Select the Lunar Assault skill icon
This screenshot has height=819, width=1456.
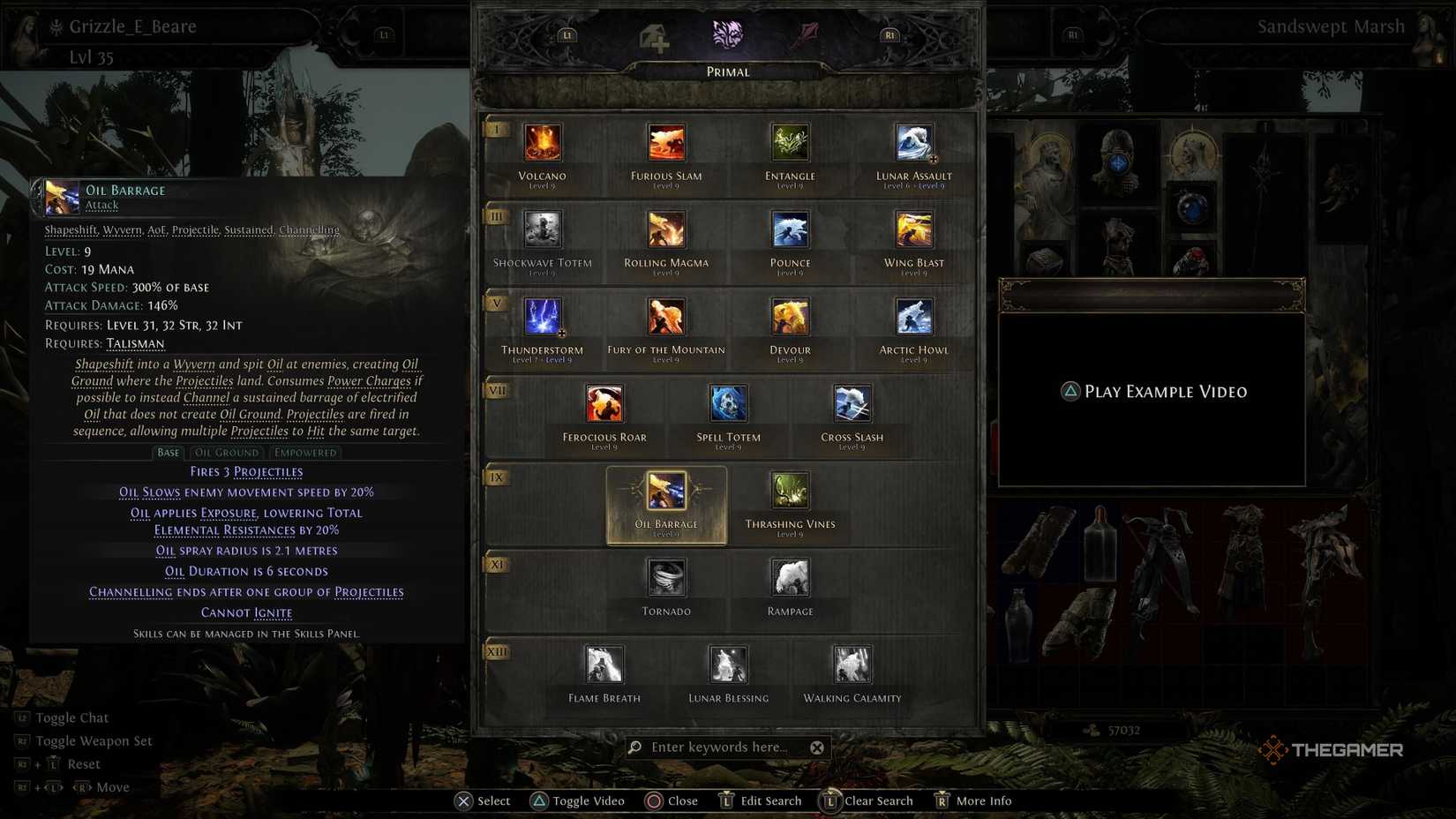point(912,143)
